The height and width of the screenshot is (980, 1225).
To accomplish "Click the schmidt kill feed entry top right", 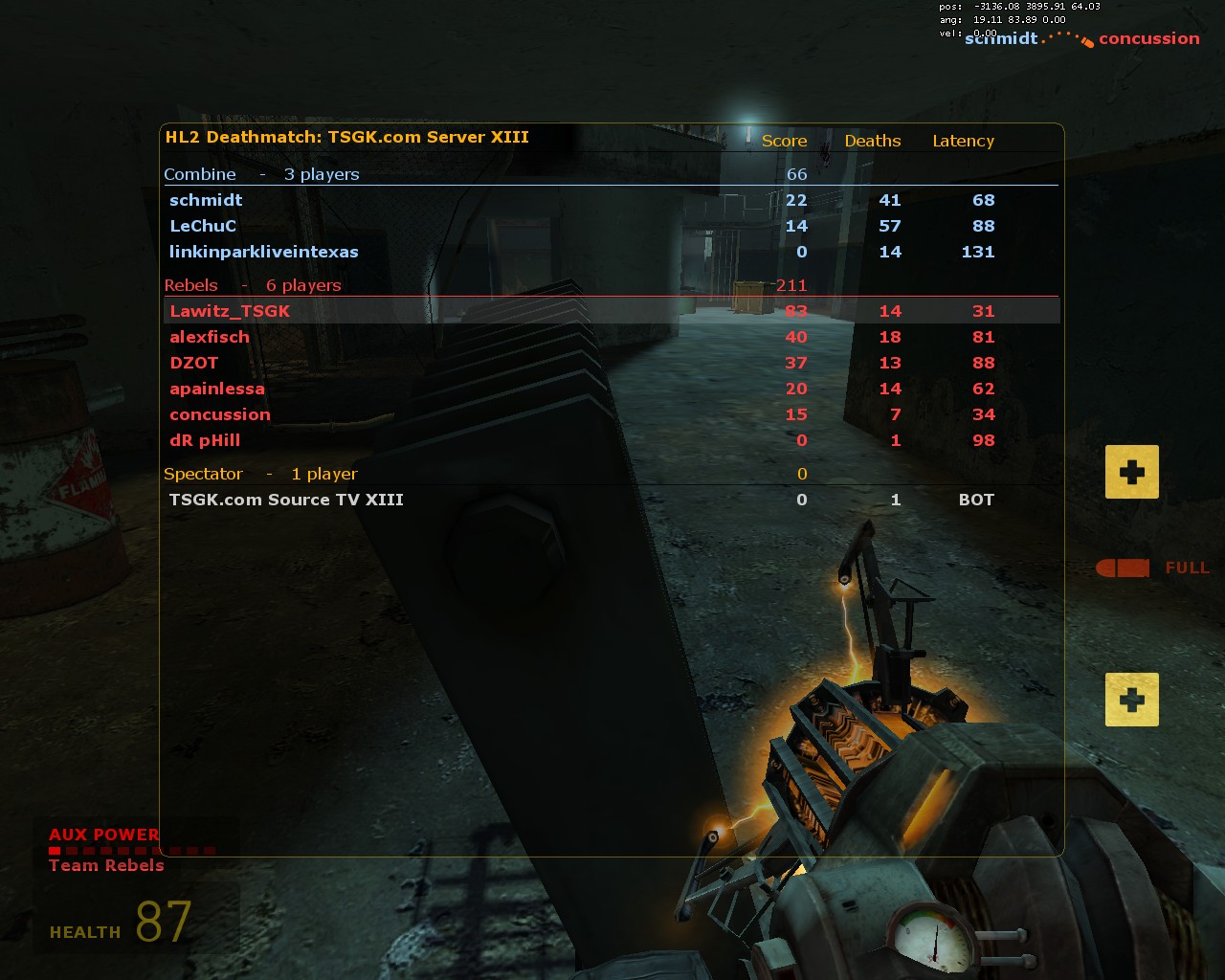I will pyautogui.click(x=1001, y=39).
